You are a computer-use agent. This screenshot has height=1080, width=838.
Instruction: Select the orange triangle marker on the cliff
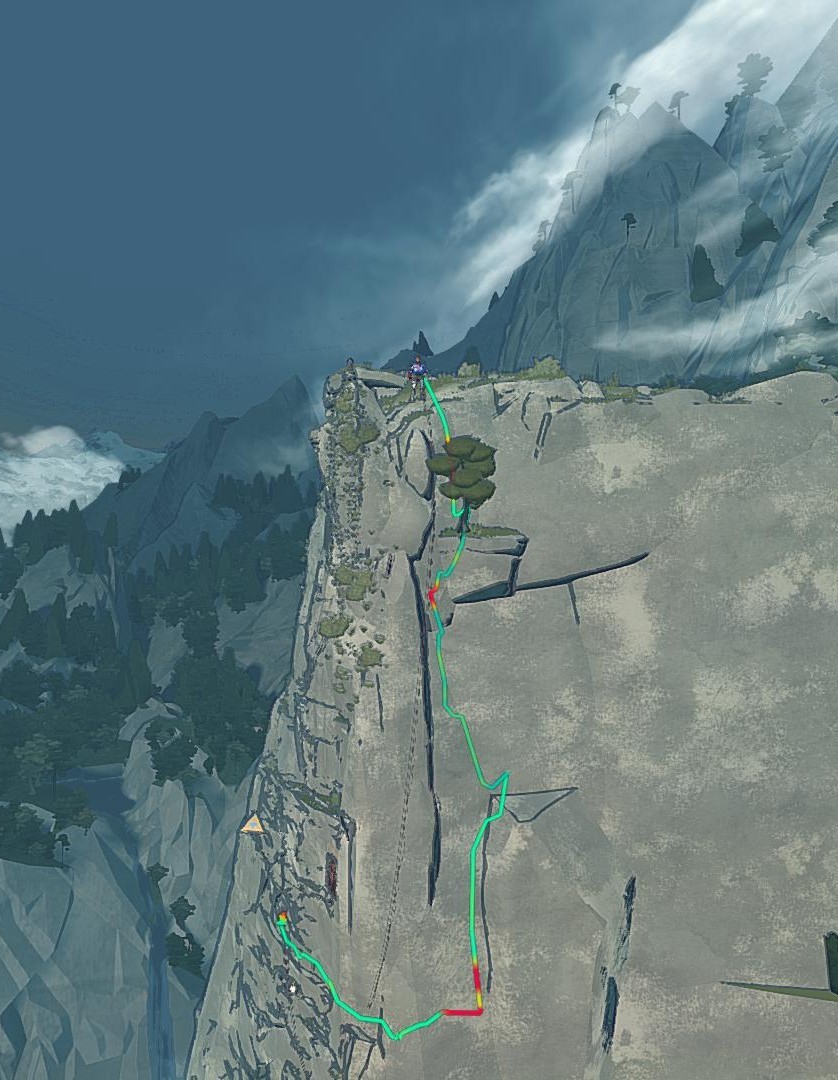pos(253,825)
